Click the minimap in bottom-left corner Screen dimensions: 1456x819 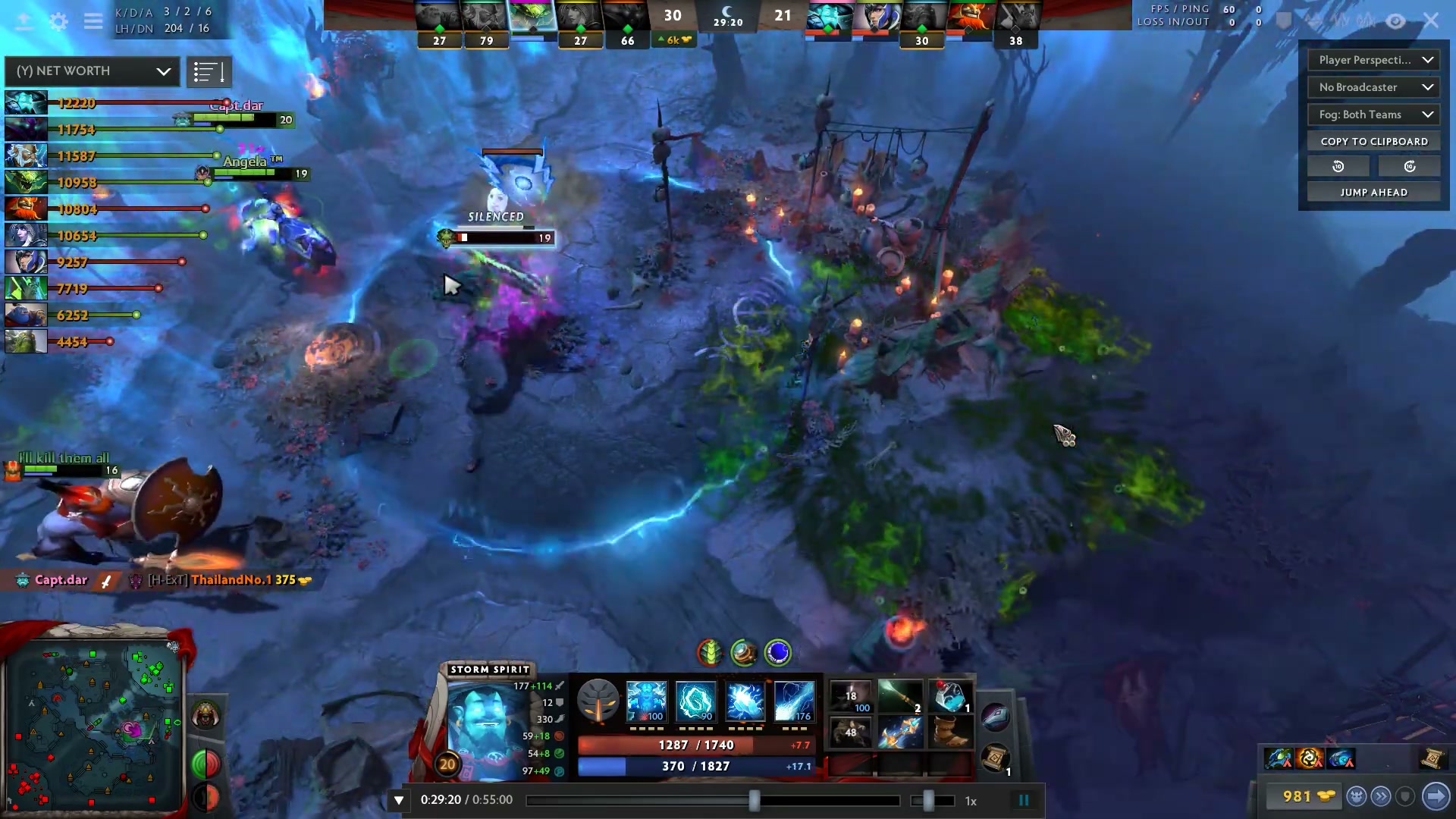coord(91,724)
